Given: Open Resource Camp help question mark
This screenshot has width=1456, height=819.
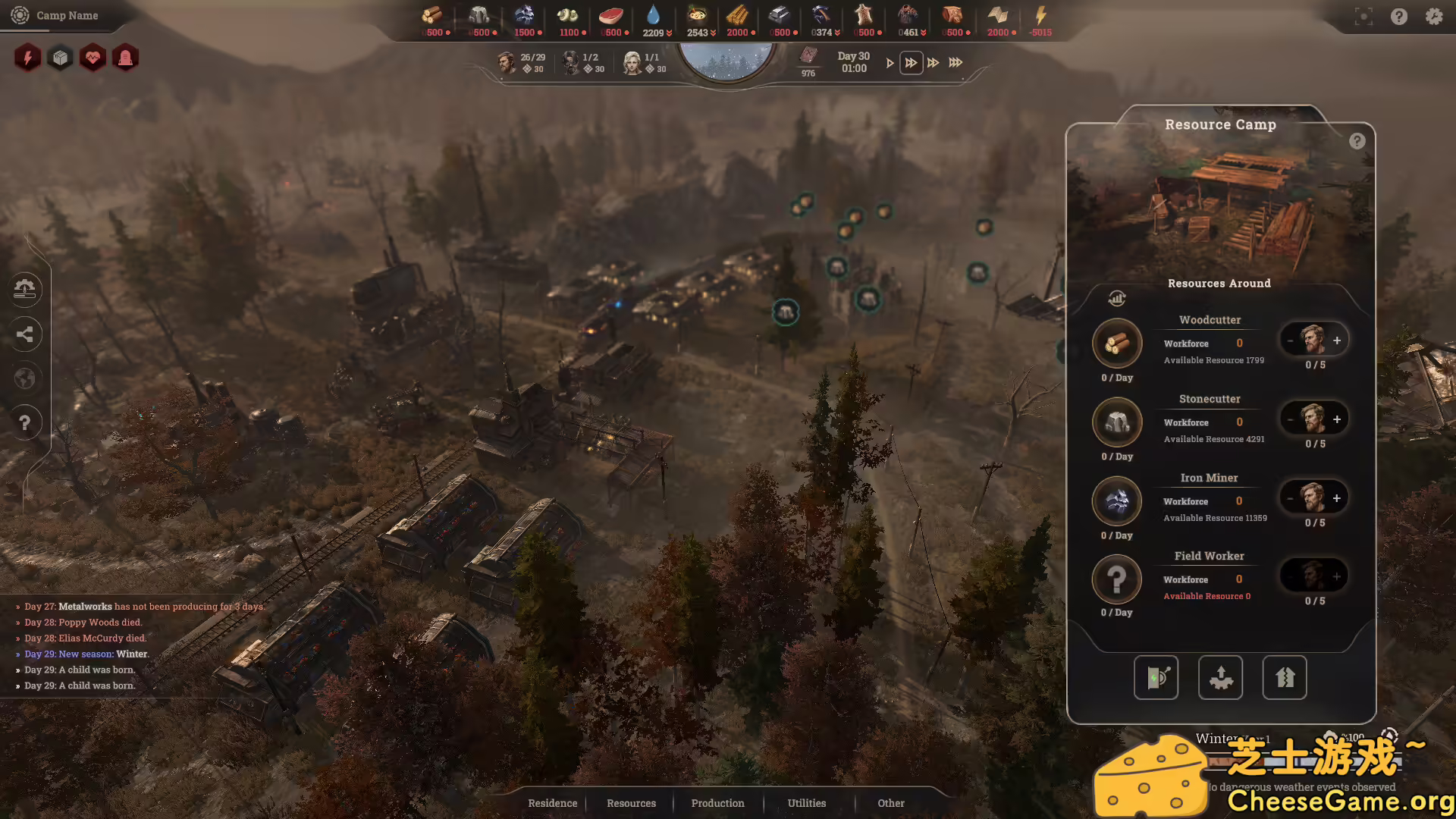Looking at the screenshot, I should click(1357, 141).
